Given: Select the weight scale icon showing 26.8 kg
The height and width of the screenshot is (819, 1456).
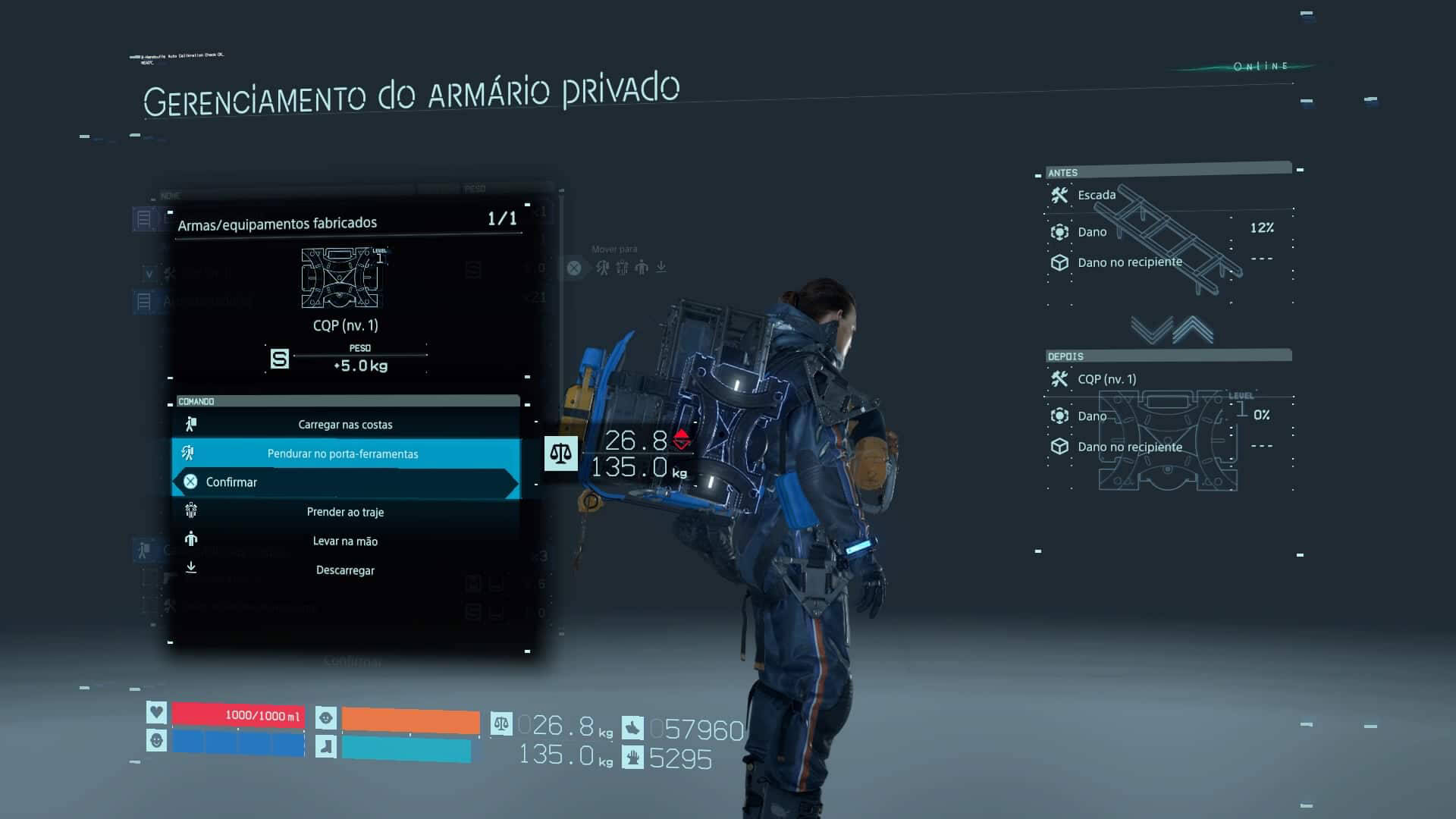Looking at the screenshot, I should [x=560, y=453].
